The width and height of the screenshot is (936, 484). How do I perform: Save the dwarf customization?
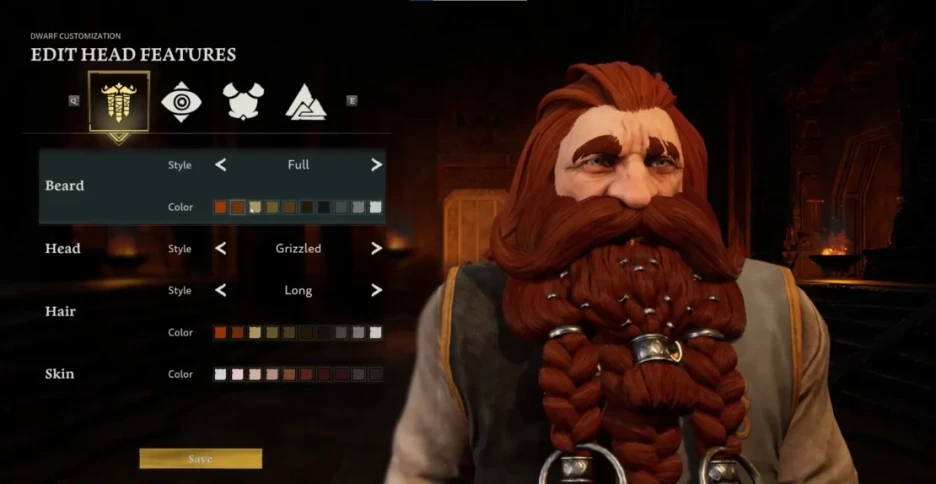pos(200,459)
